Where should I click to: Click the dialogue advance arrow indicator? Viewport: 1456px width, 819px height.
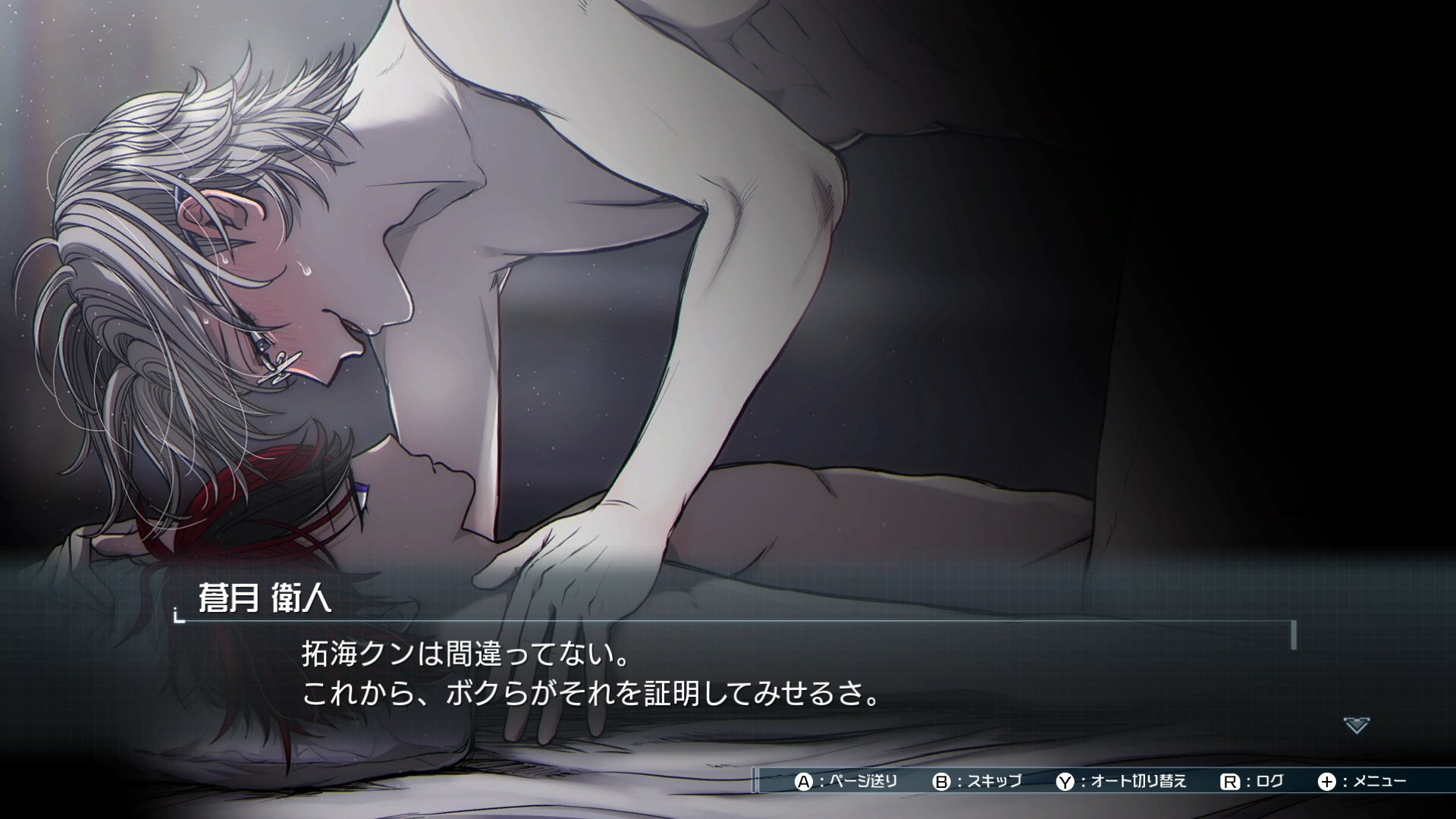pyautogui.click(x=1356, y=725)
